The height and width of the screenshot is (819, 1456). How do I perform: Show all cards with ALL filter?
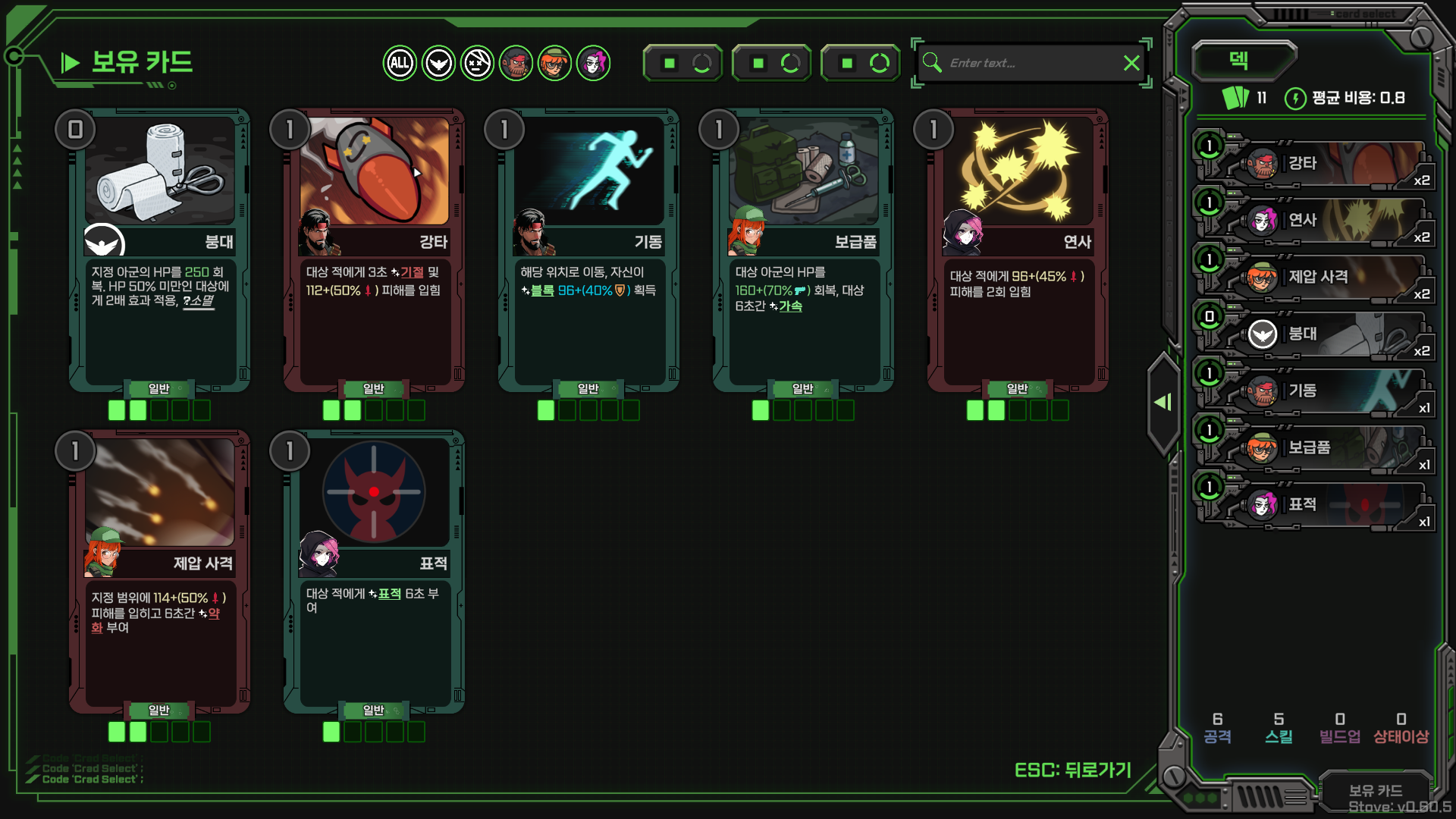click(400, 63)
